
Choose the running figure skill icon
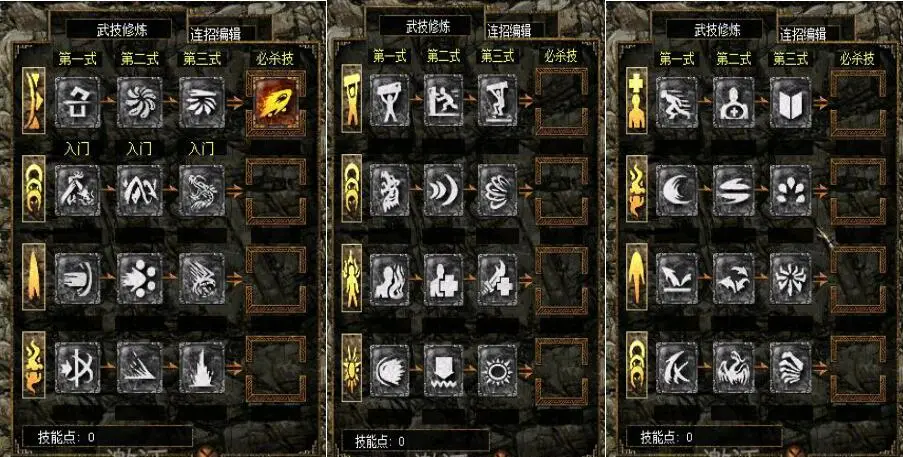point(677,100)
